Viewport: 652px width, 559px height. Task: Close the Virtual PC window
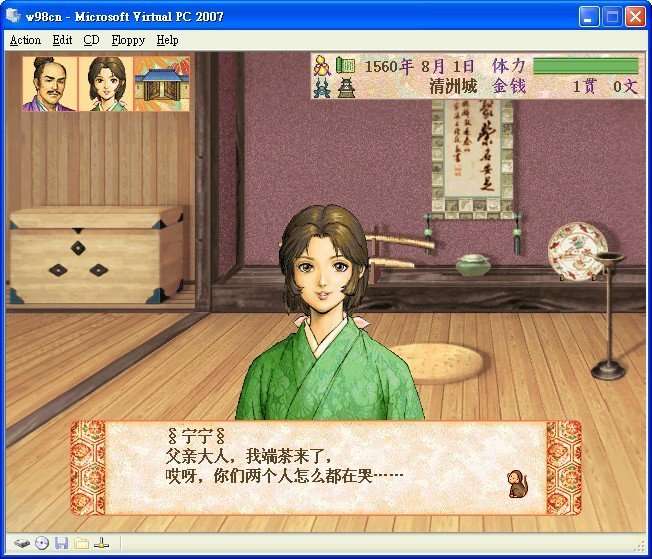click(634, 16)
